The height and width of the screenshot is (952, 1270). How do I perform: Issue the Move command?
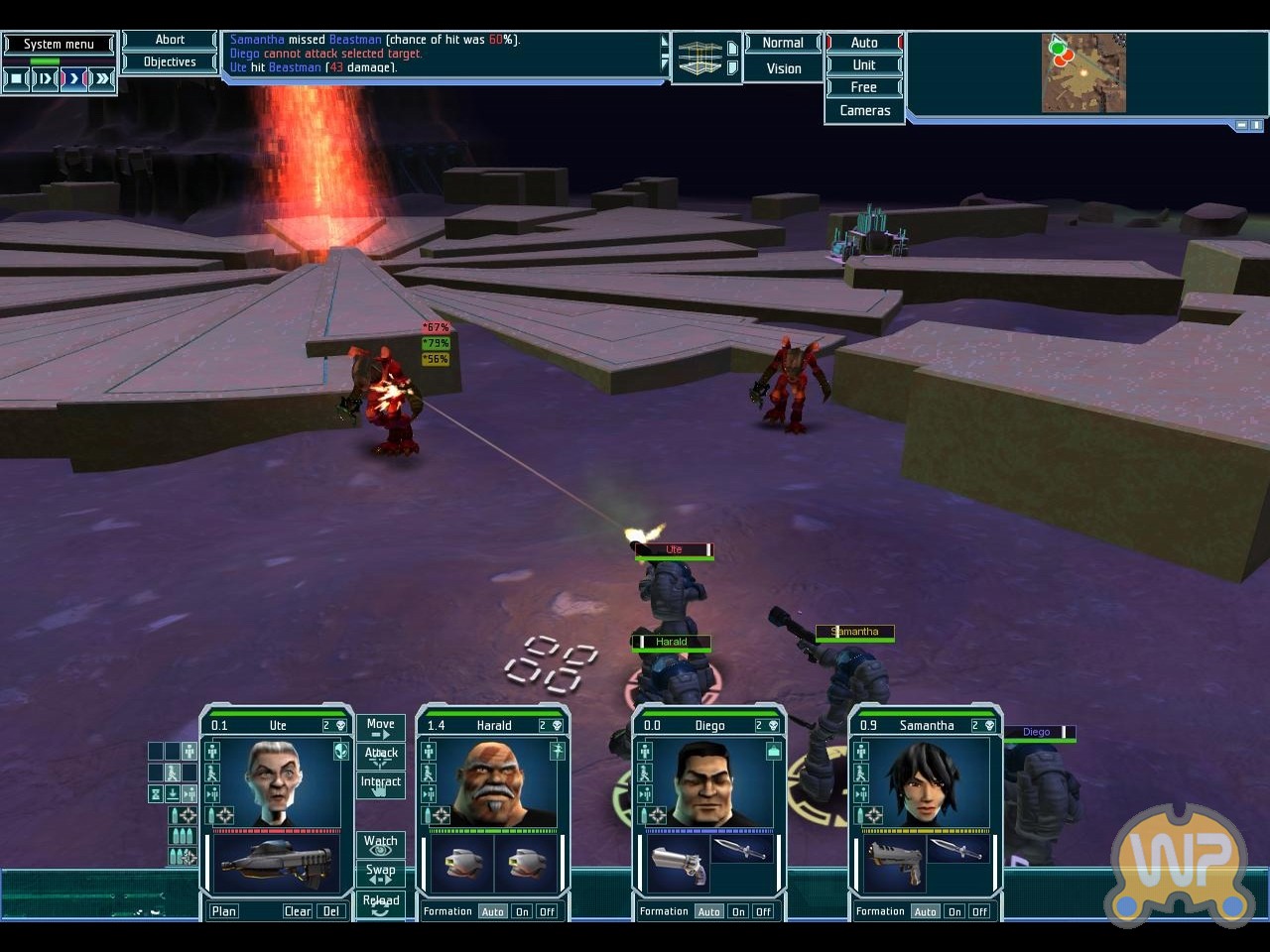click(x=380, y=728)
